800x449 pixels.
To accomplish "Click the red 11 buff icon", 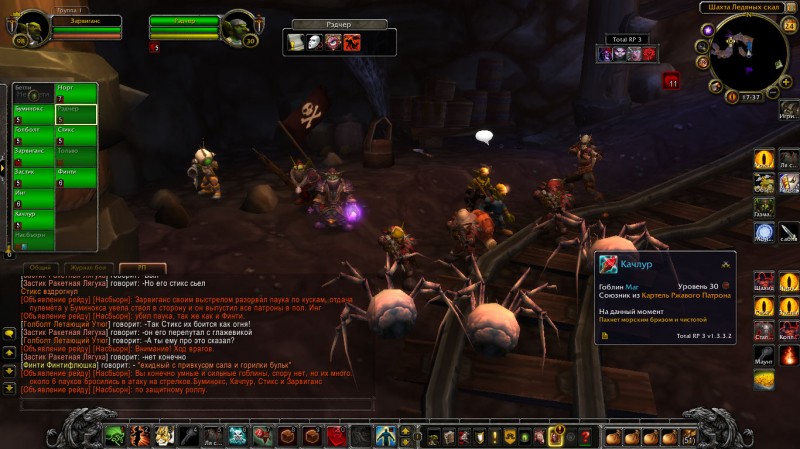I will [x=672, y=82].
